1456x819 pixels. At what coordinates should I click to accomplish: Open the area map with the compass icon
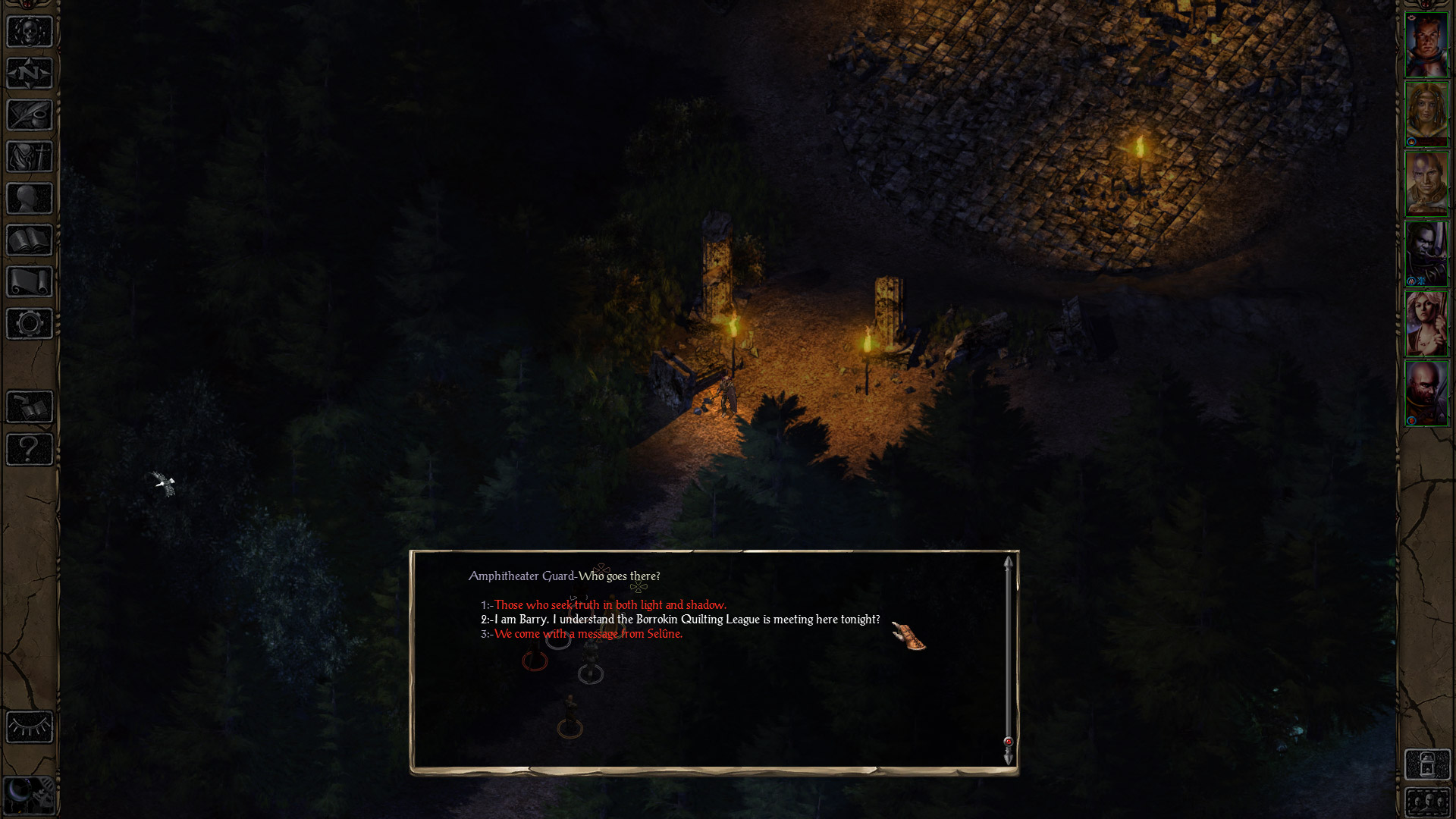click(30, 74)
